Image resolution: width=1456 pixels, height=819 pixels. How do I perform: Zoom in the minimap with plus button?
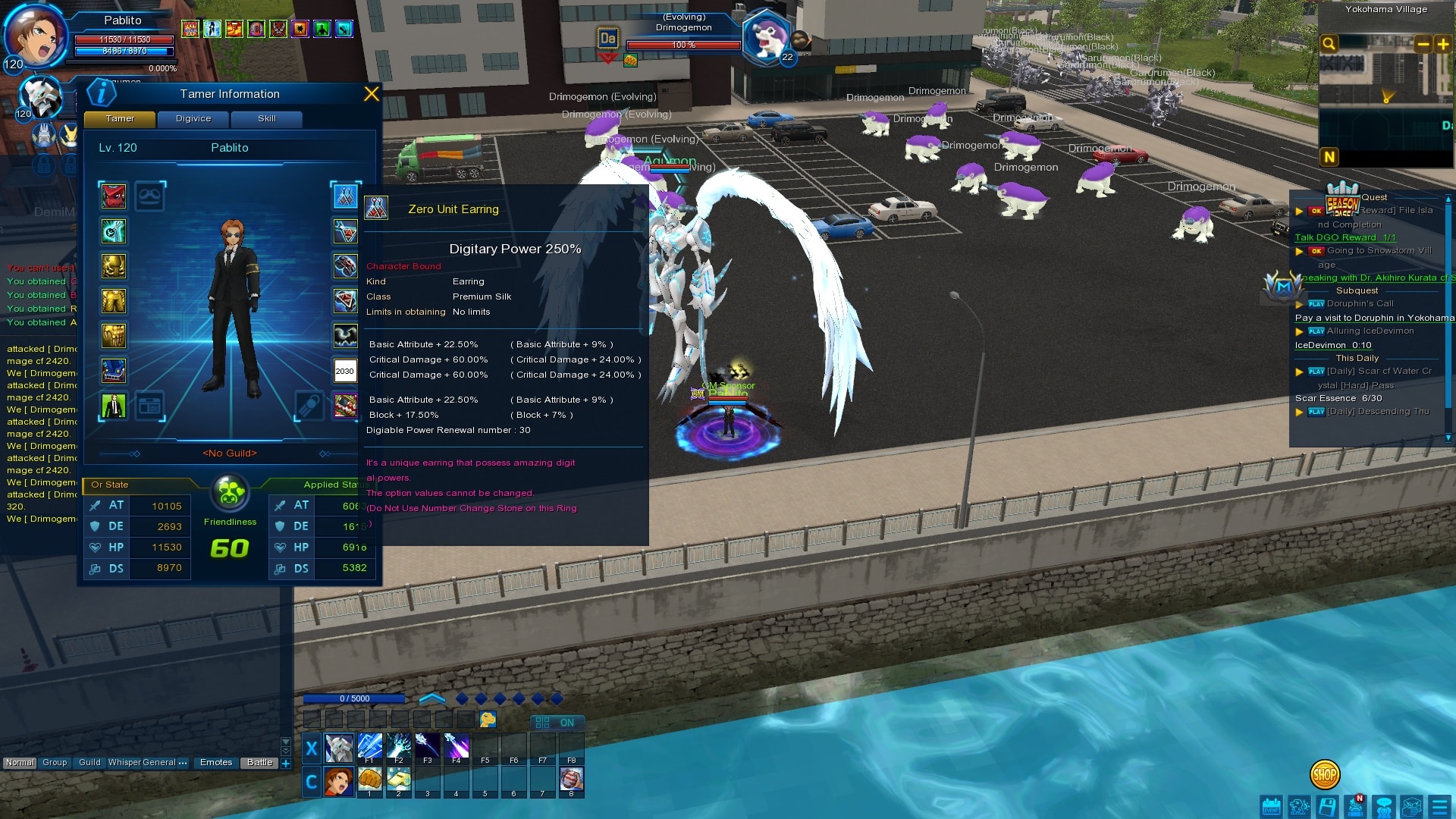pyautogui.click(x=1442, y=44)
